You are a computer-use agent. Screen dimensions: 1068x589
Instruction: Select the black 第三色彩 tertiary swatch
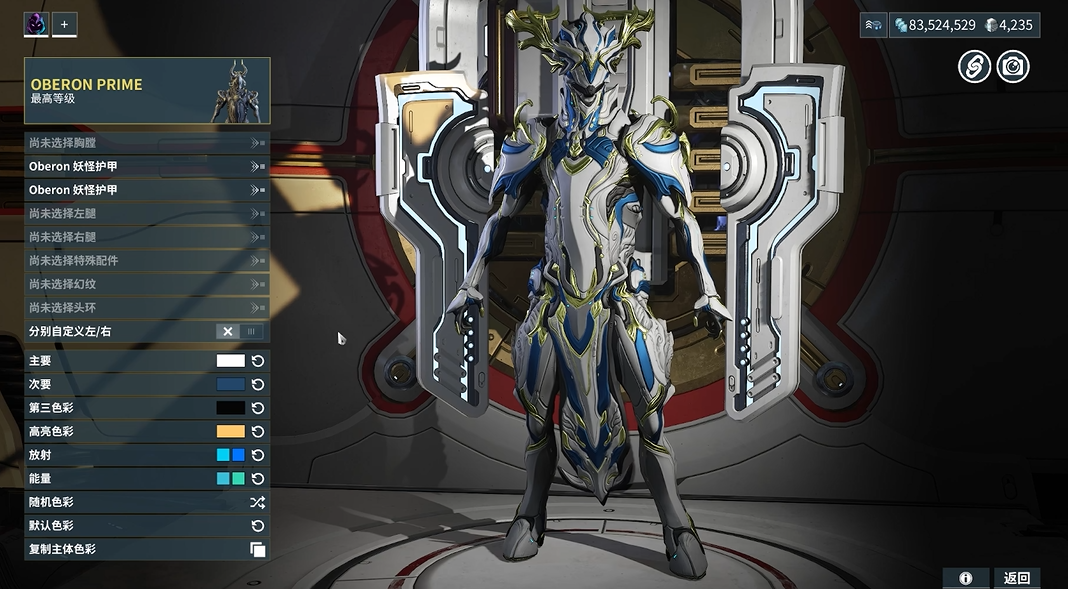click(231, 408)
